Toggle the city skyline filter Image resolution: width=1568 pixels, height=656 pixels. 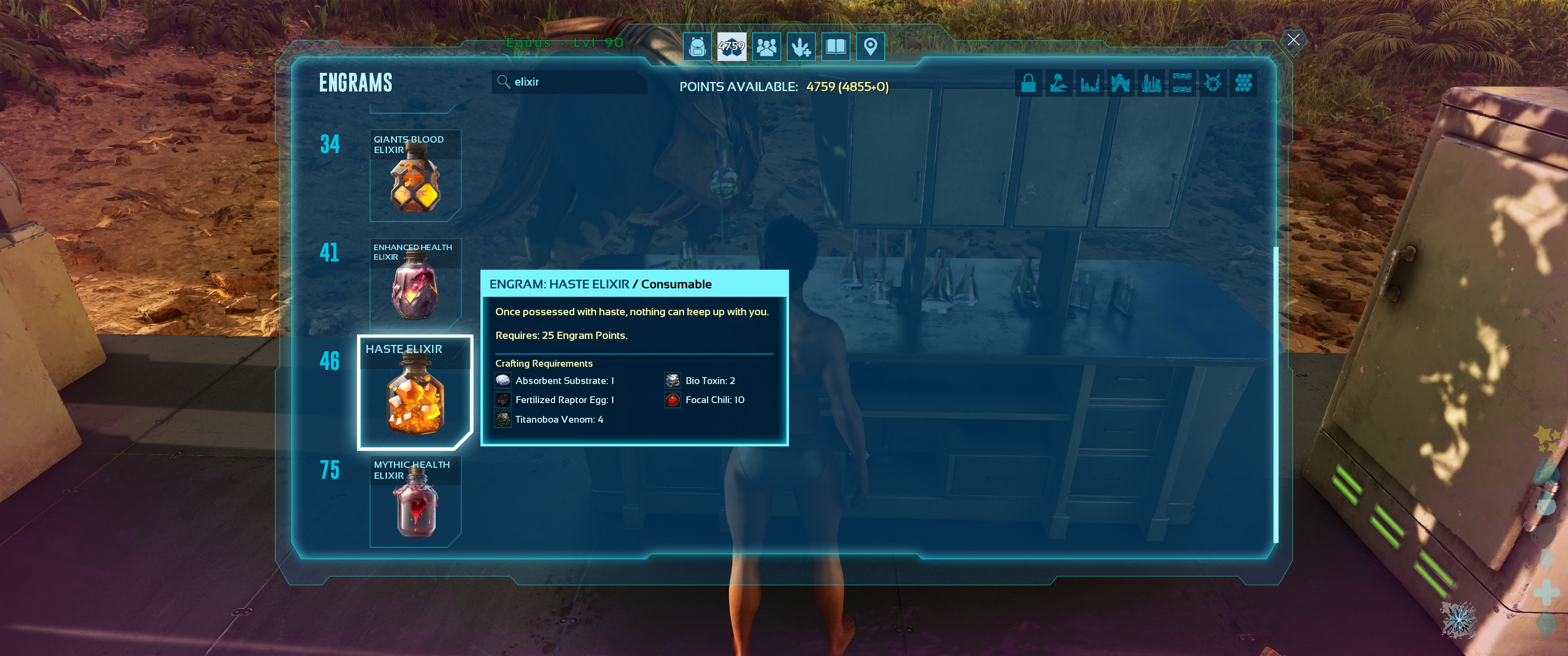tap(1151, 83)
